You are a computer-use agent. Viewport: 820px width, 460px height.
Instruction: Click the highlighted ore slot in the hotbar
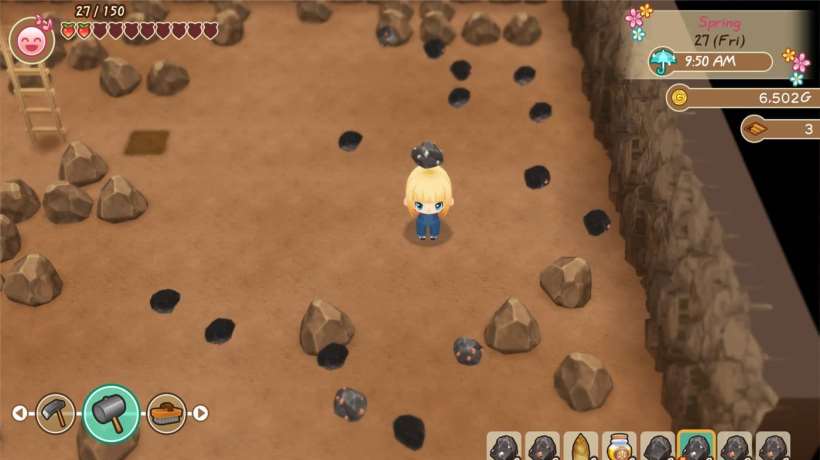point(696,446)
